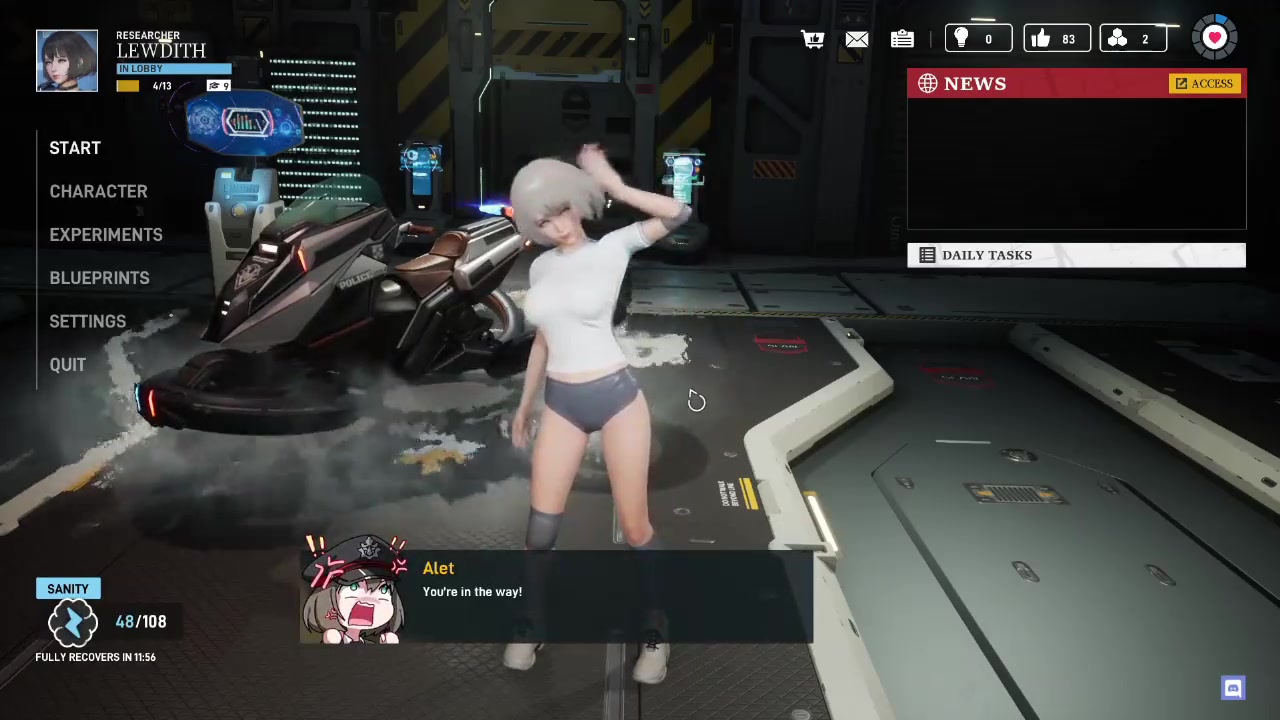Screen dimensions: 1280x720
Task: Check the mail envelope icon
Action: coord(857,39)
